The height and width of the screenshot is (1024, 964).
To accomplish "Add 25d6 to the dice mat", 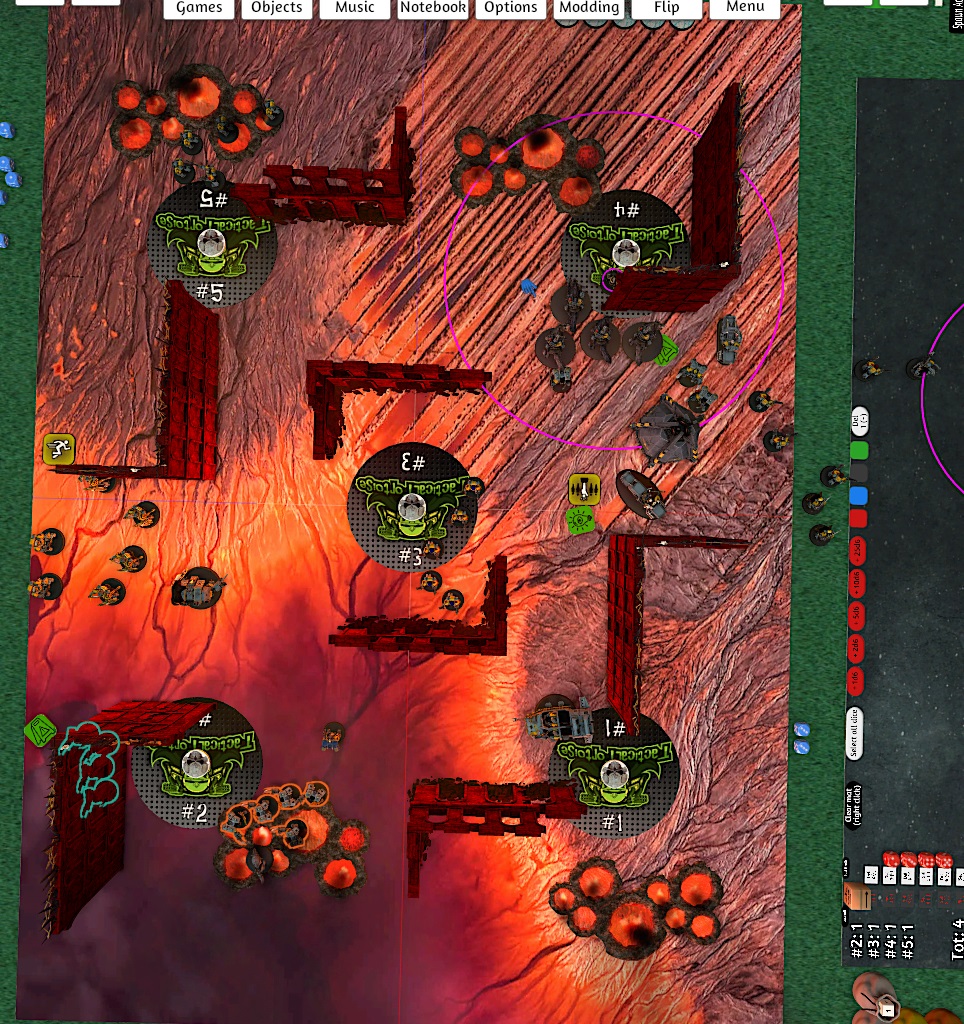I will pyautogui.click(x=858, y=549).
